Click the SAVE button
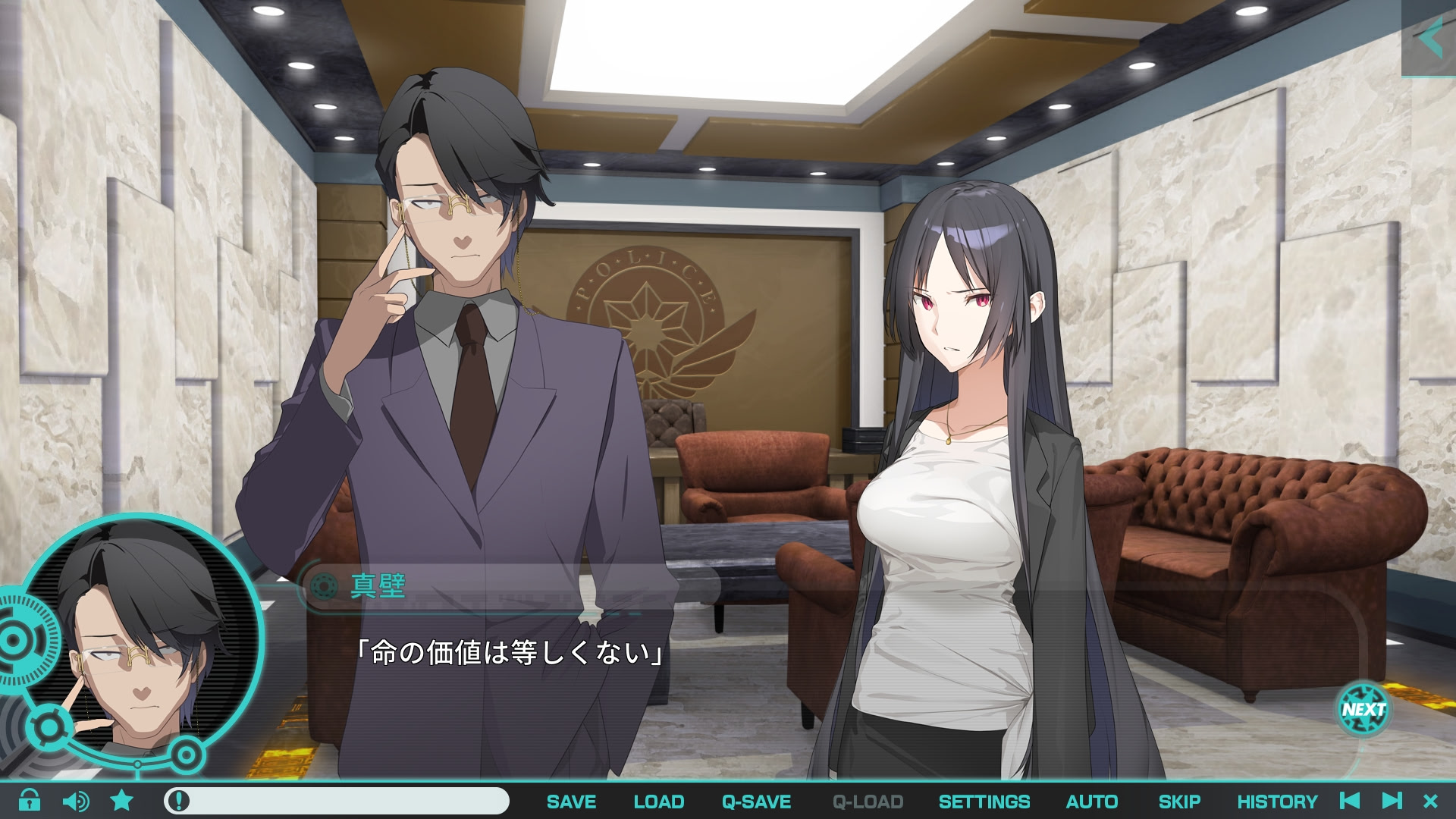This screenshot has width=1456, height=819. click(x=571, y=802)
